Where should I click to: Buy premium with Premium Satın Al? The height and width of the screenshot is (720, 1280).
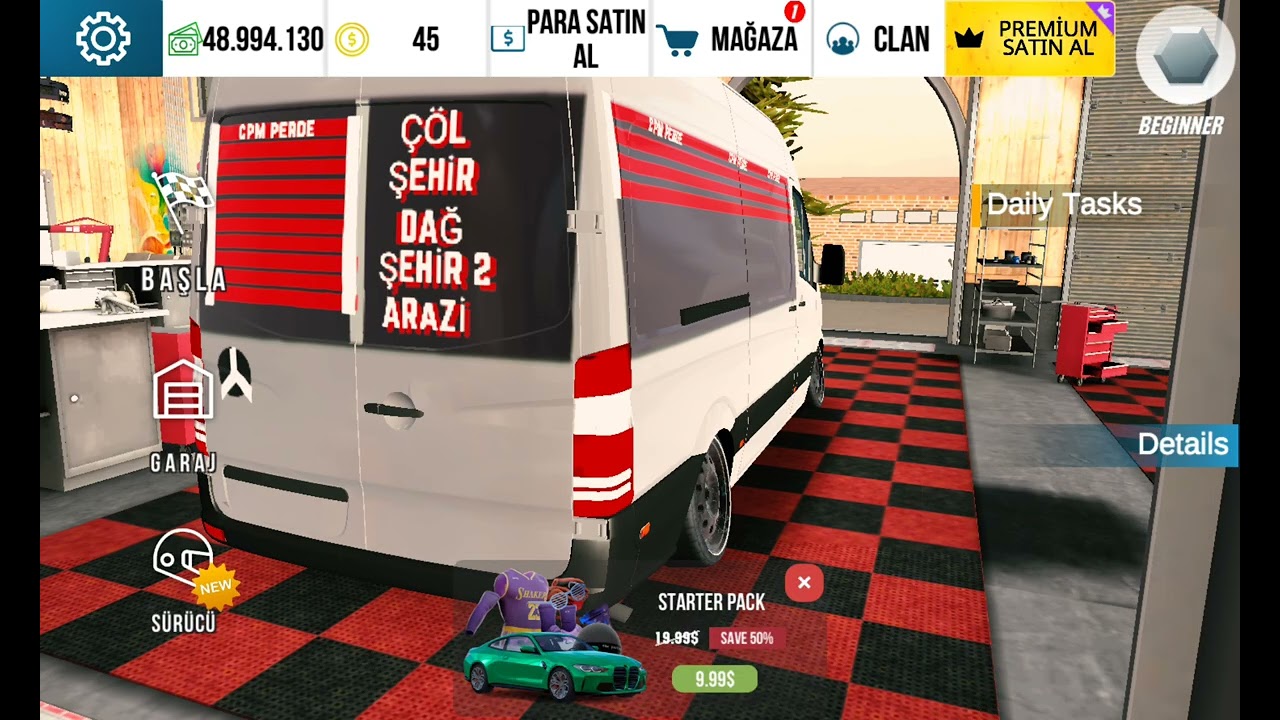pyautogui.click(x=1030, y=40)
